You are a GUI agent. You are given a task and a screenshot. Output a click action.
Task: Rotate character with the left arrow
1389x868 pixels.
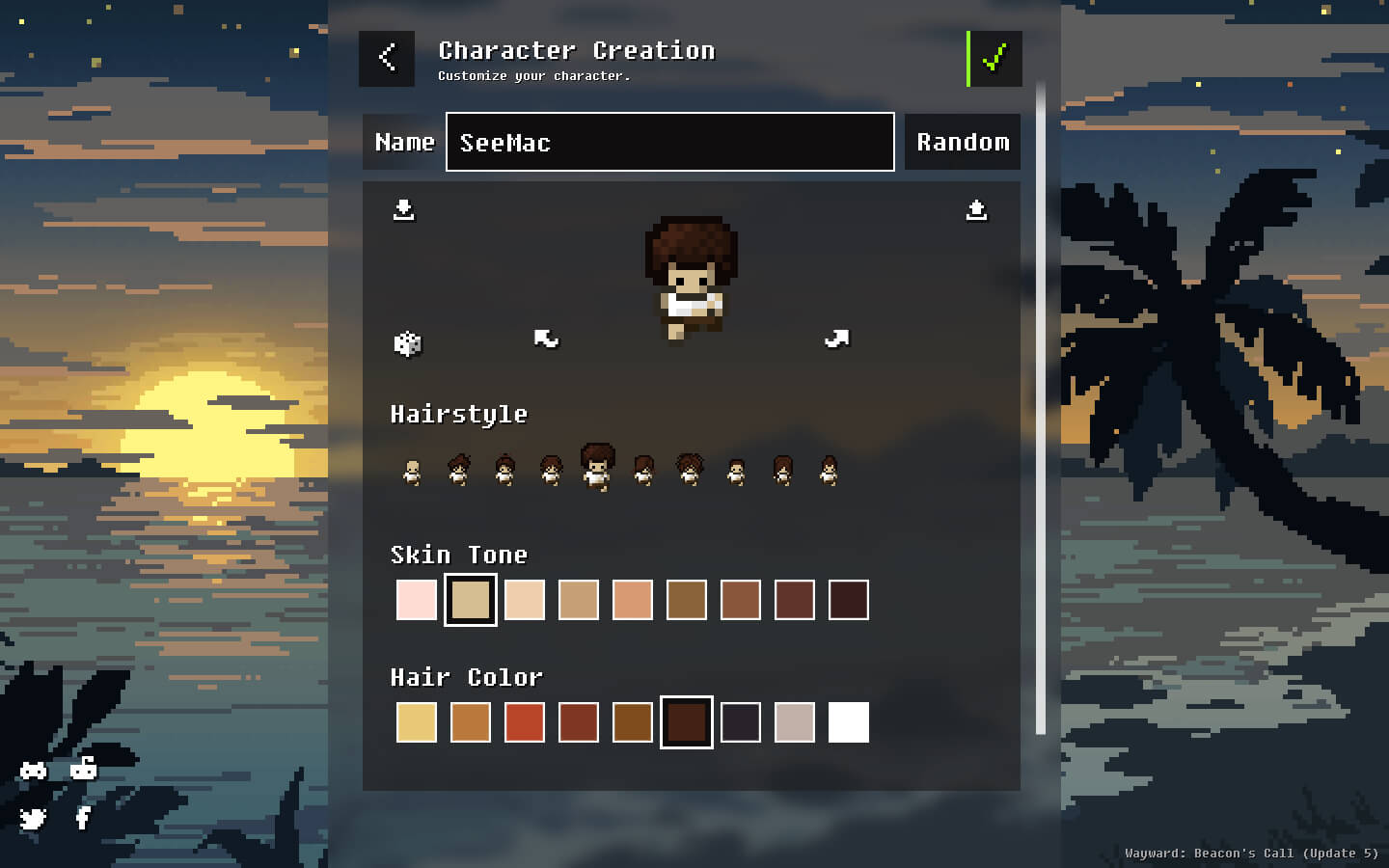(x=546, y=339)
